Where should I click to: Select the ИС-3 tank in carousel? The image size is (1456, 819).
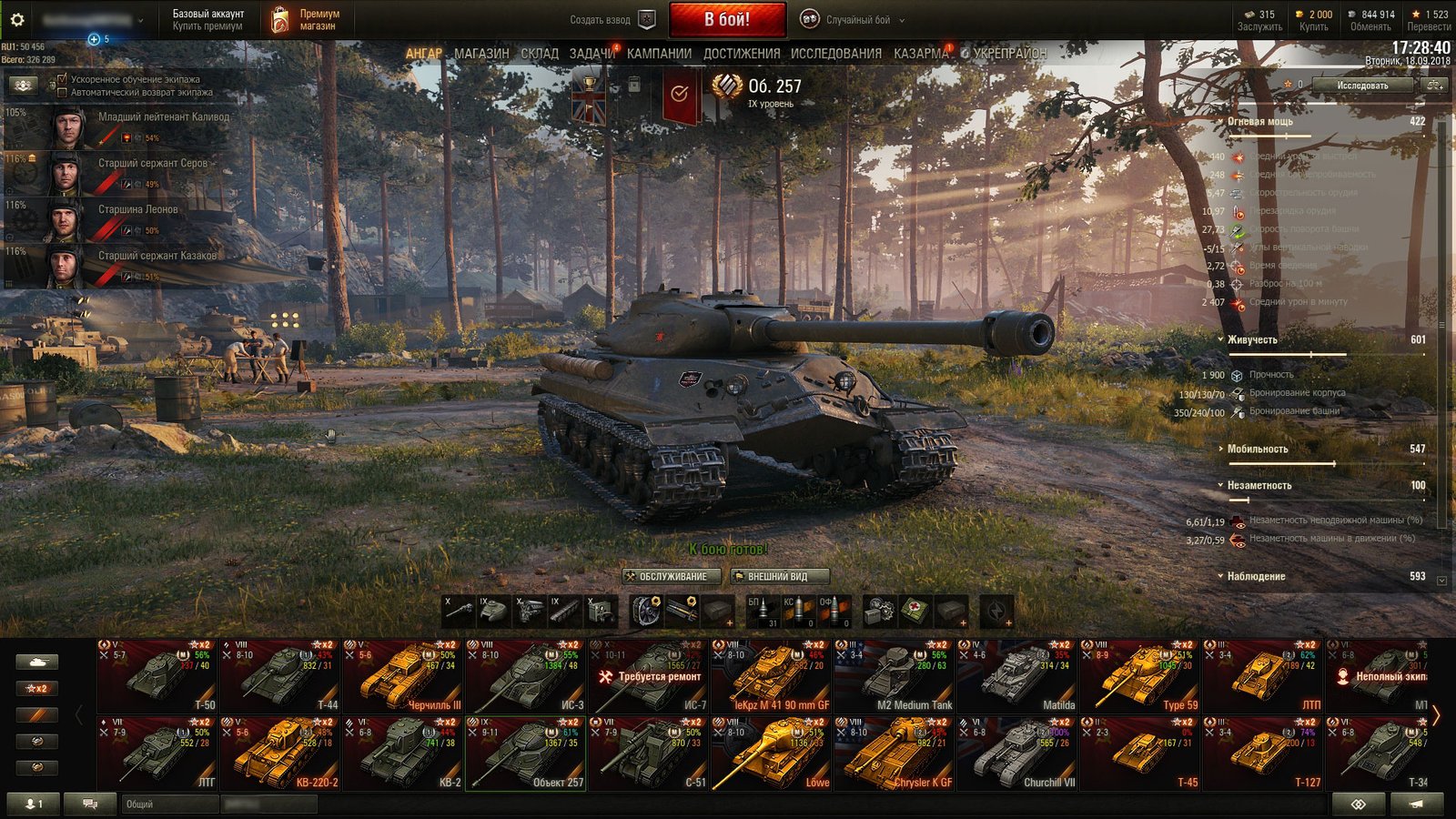(x=524, y=675)
